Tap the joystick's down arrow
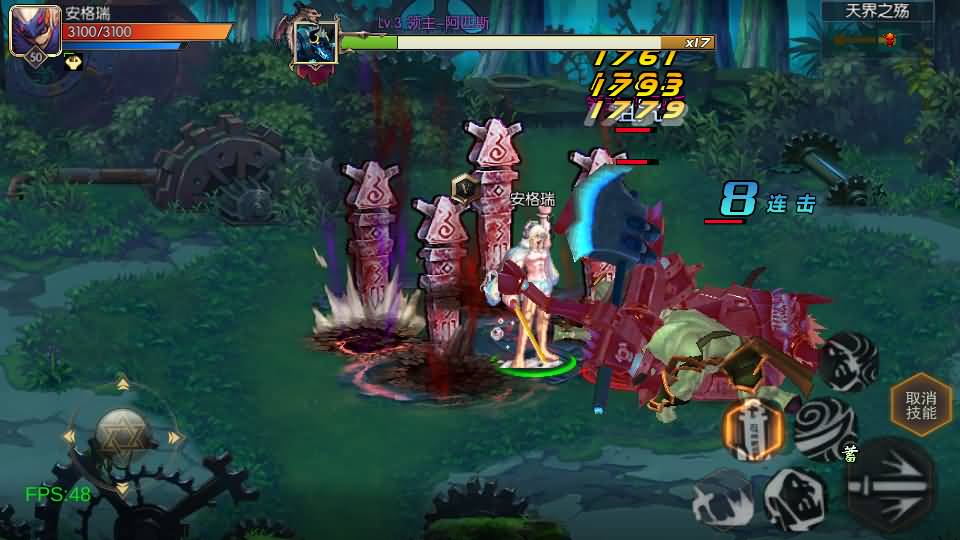Screen dimensions: 960x540 tap(122, 489)
